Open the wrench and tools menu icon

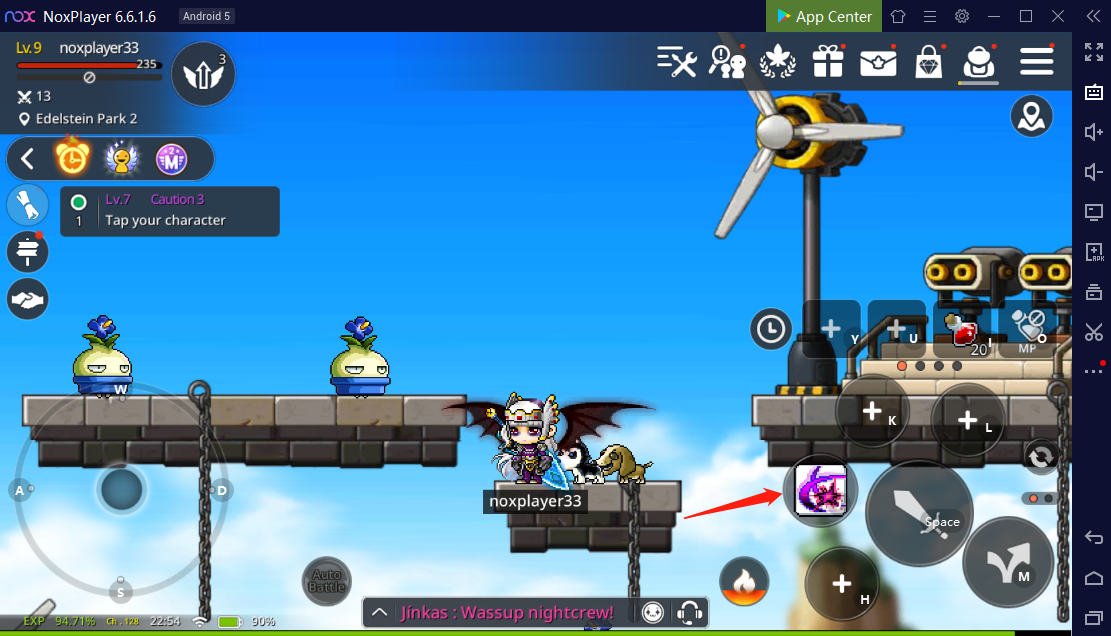point(676,62)
